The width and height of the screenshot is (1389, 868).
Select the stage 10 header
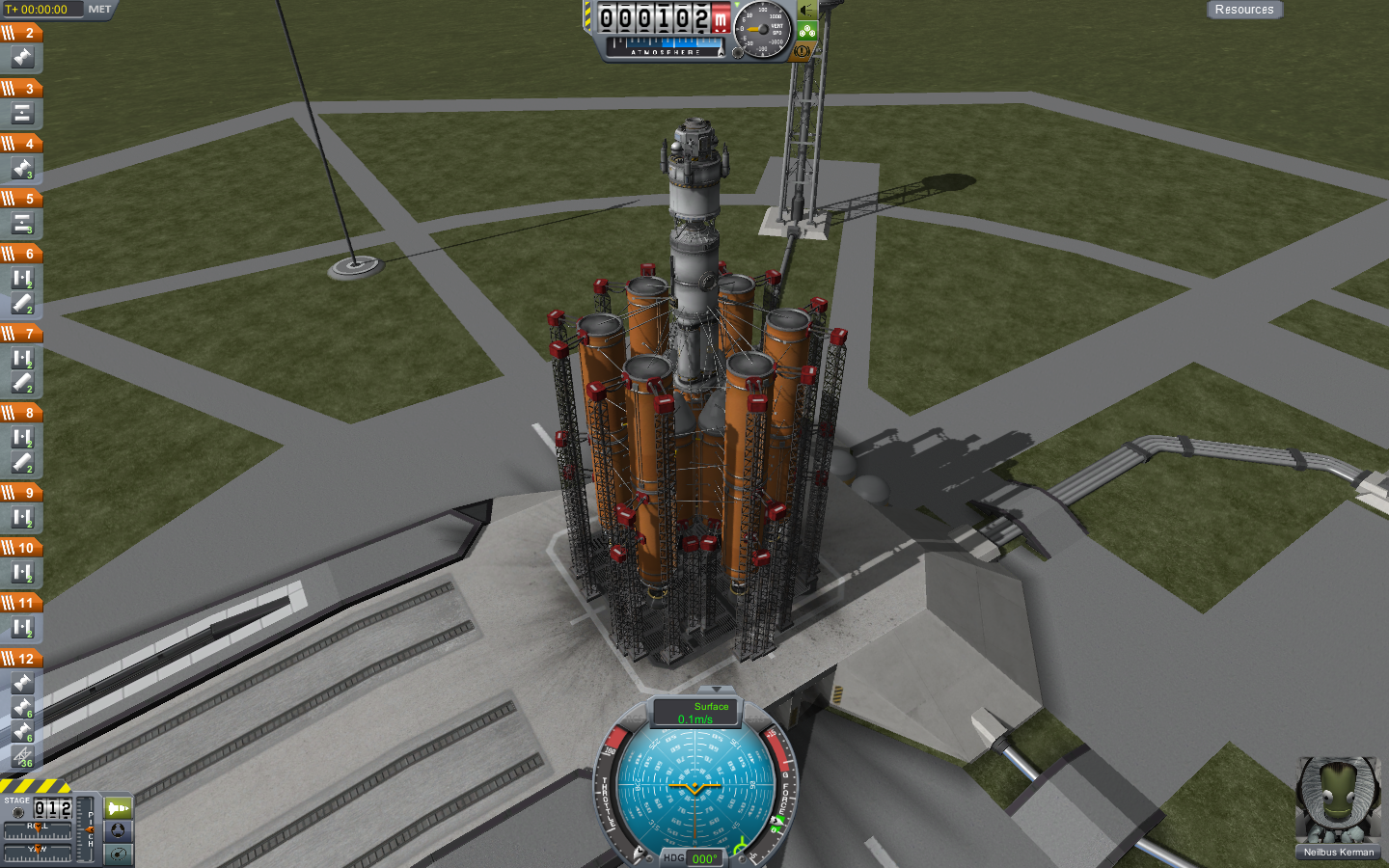point(21,548)
